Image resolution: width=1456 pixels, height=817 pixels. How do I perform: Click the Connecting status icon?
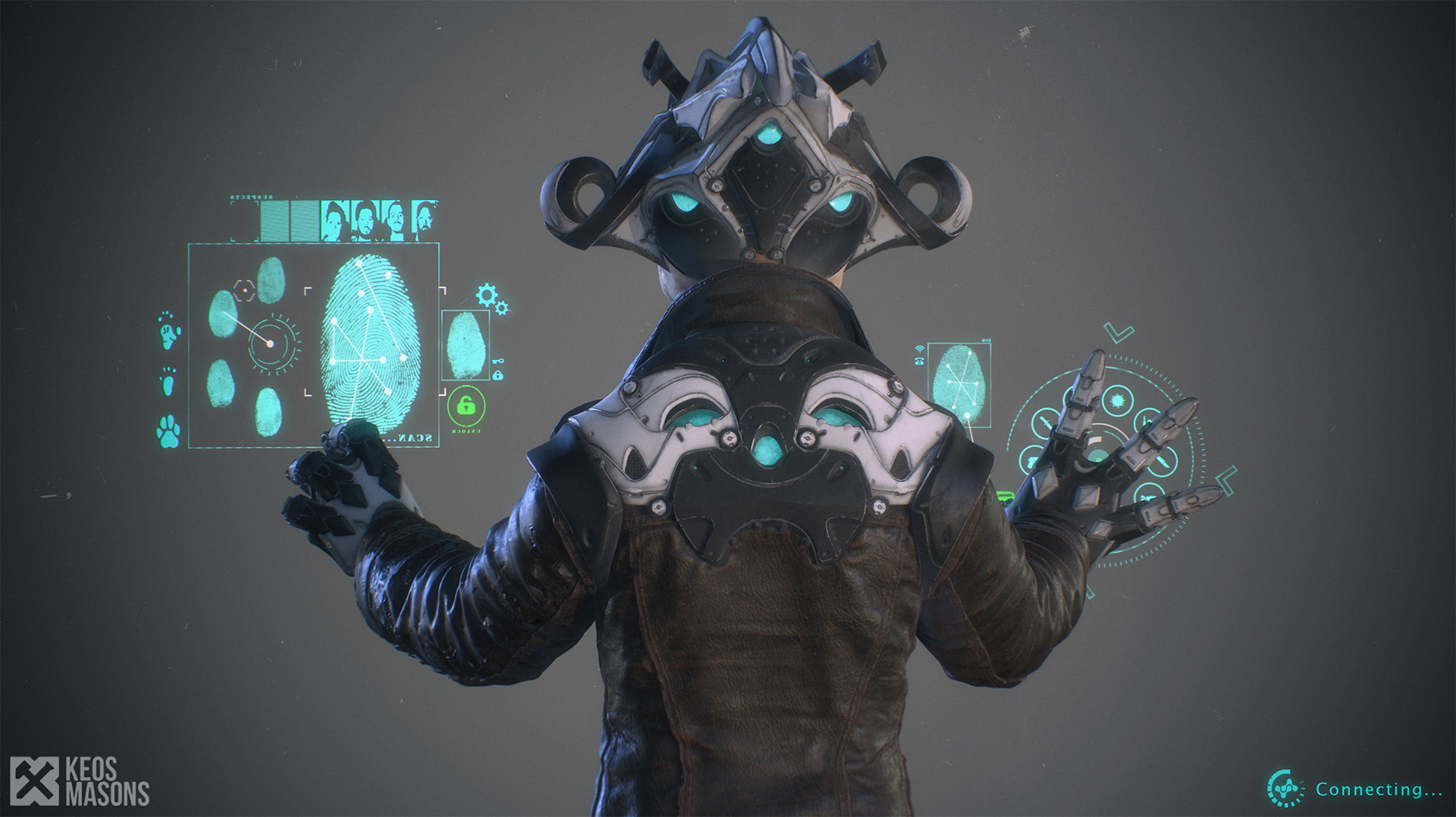pyautogui.click(x=1285, y=788)
